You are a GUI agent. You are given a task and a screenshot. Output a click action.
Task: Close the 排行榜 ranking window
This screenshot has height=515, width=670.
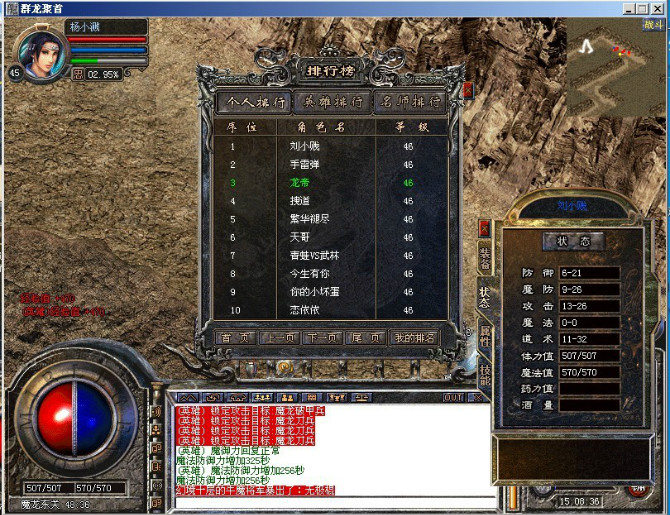[x=467, y=89]
